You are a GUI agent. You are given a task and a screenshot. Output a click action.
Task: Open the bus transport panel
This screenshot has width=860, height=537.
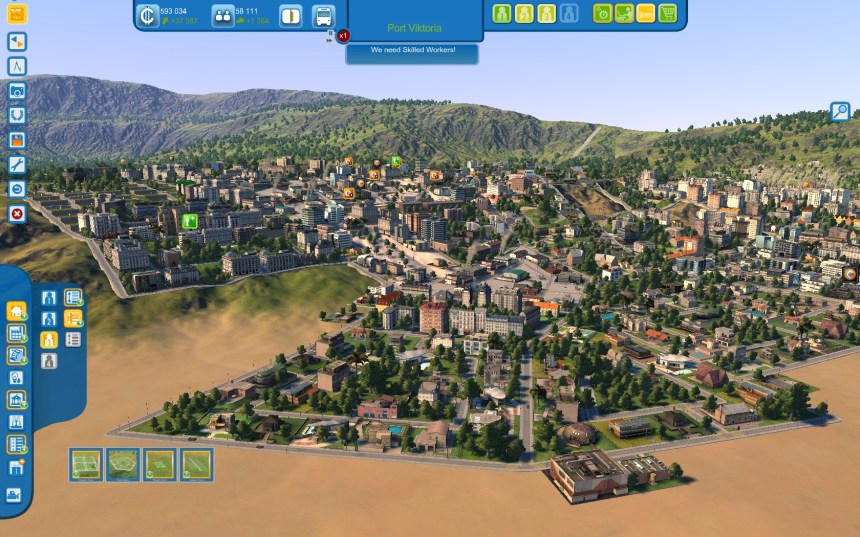pos(323,16)
